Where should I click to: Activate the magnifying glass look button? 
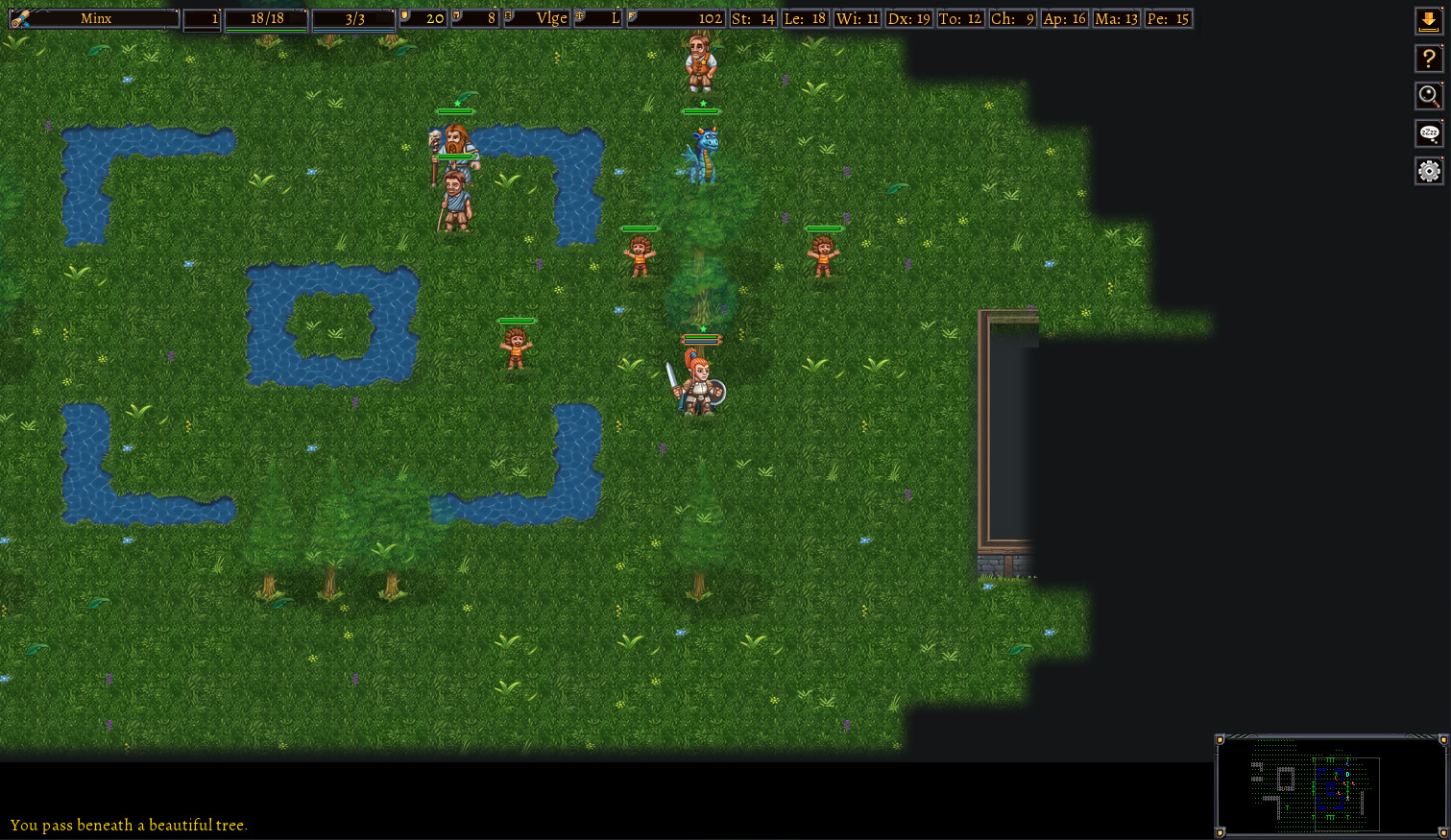1429,96
